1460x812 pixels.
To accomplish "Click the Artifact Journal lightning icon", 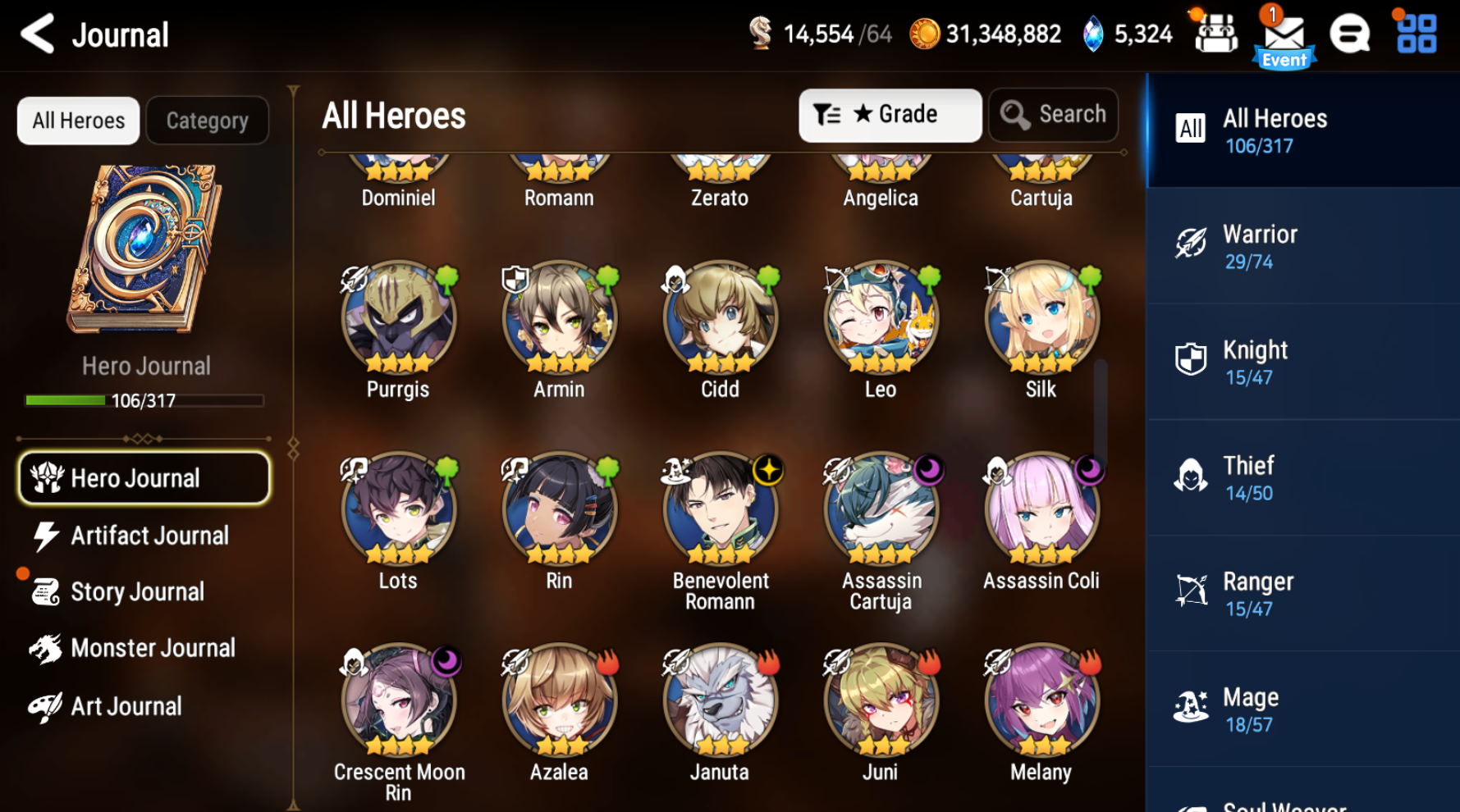I will [45, 535].
